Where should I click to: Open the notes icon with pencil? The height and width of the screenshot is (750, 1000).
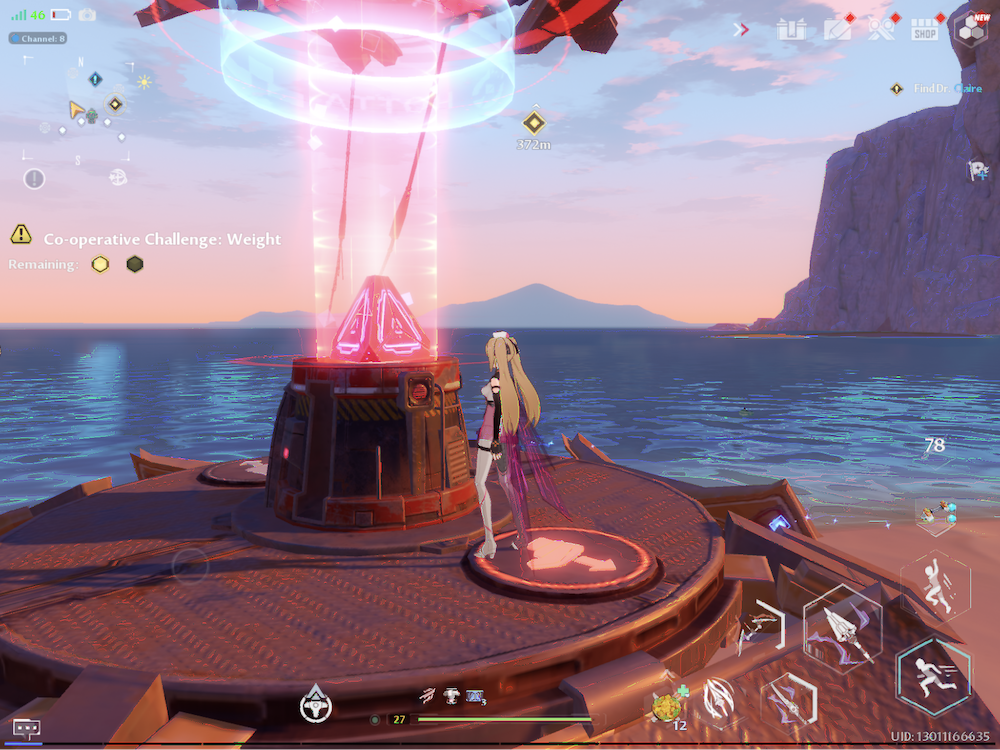pos(837,29)
